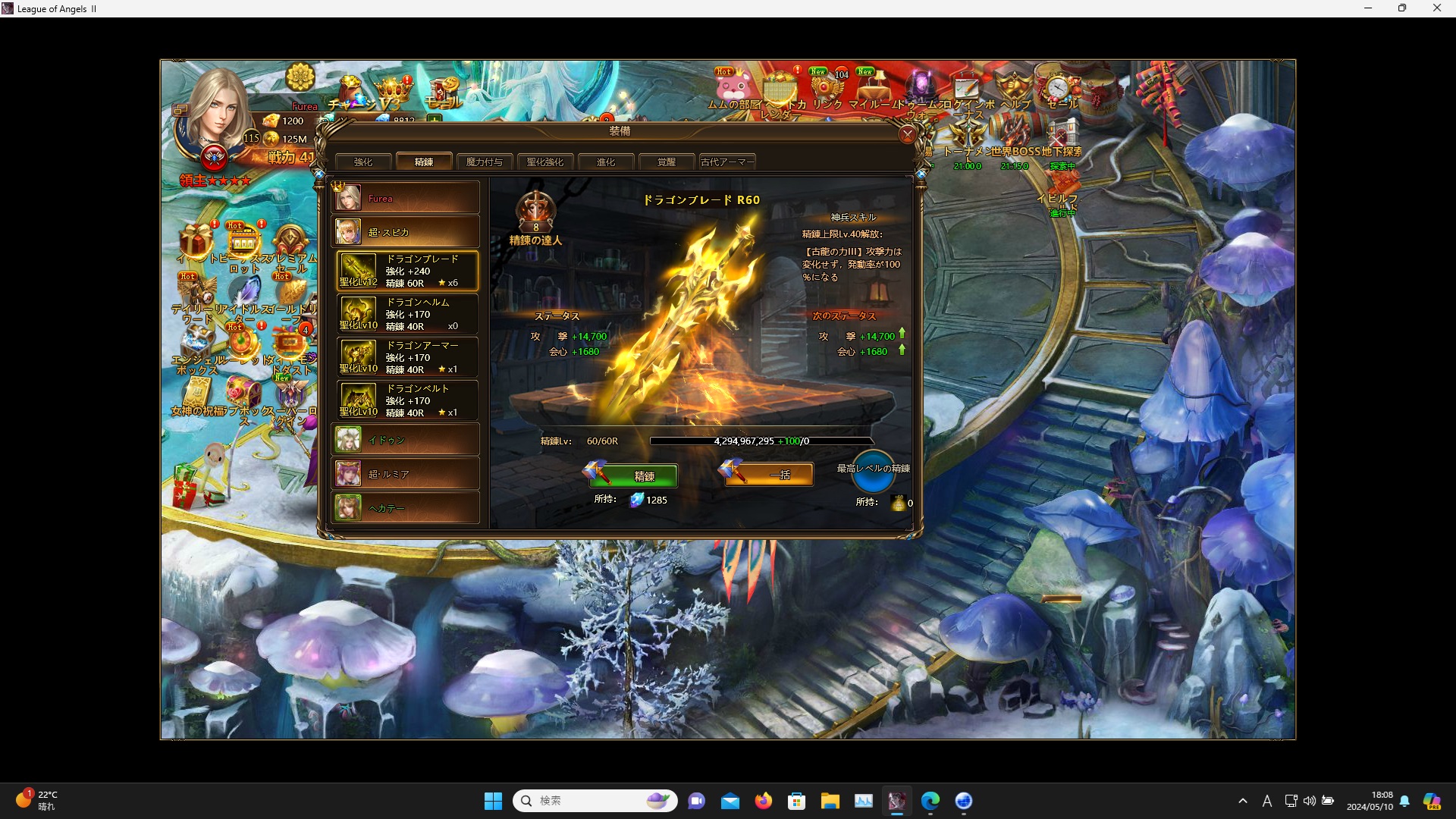The image size is (1456, 819).
Task: Switch to the 進化 tab
Action: point(606,162)
